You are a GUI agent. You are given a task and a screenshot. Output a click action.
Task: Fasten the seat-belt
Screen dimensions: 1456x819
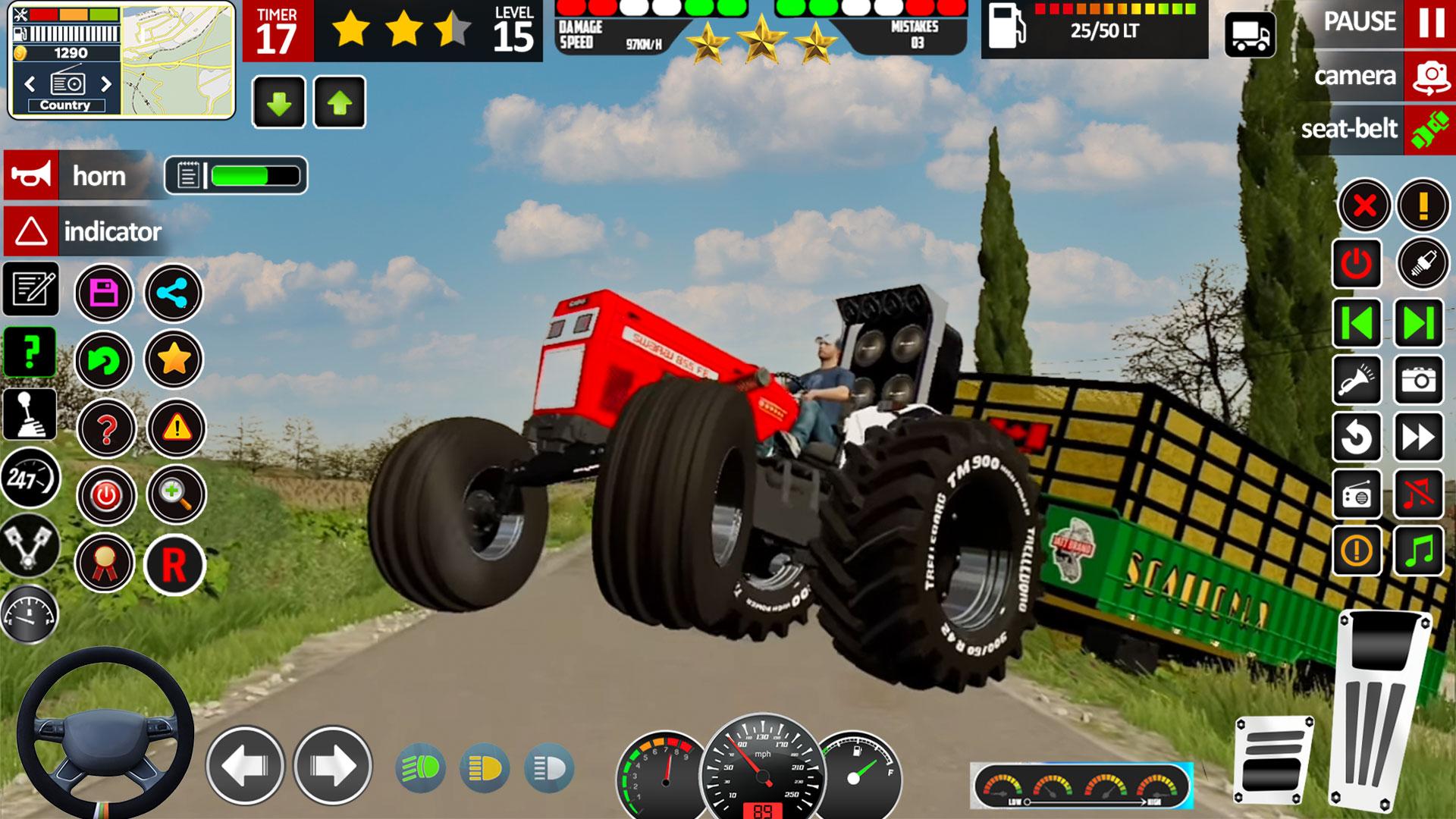(x=1429, y=129)
